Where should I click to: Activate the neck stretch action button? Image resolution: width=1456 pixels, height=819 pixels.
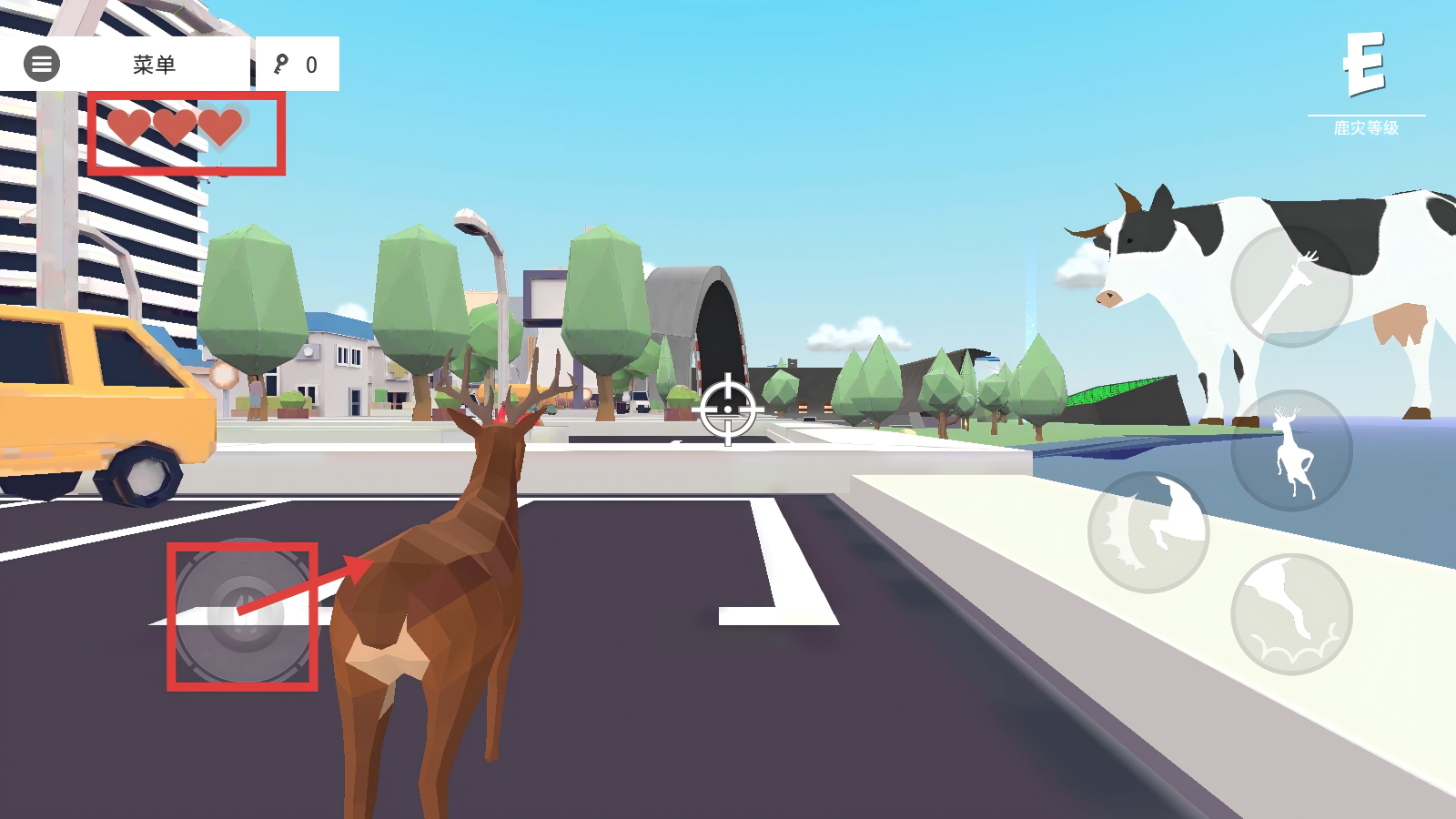[1291, 286]
